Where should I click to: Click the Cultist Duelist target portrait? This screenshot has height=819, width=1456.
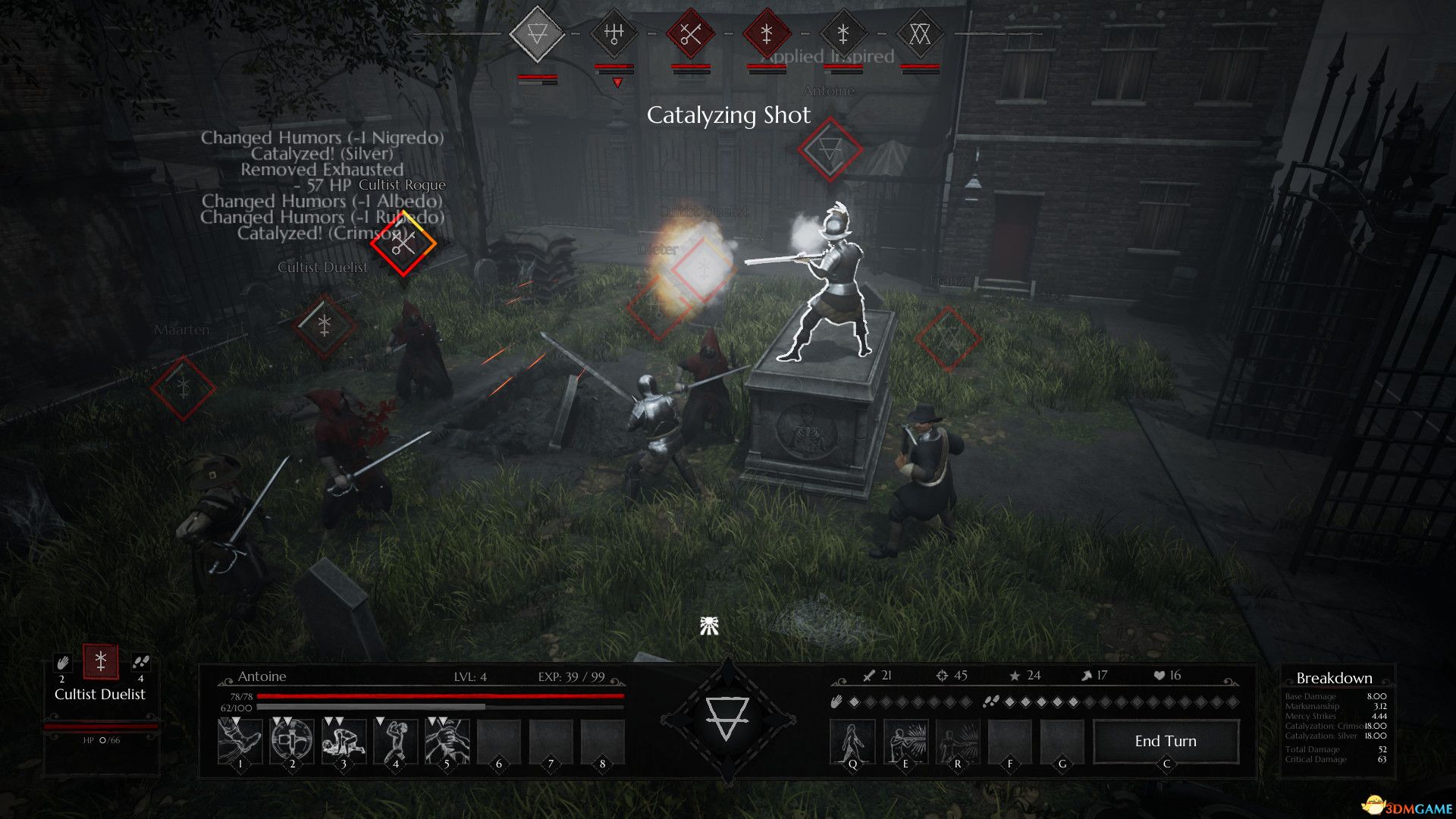100,661
